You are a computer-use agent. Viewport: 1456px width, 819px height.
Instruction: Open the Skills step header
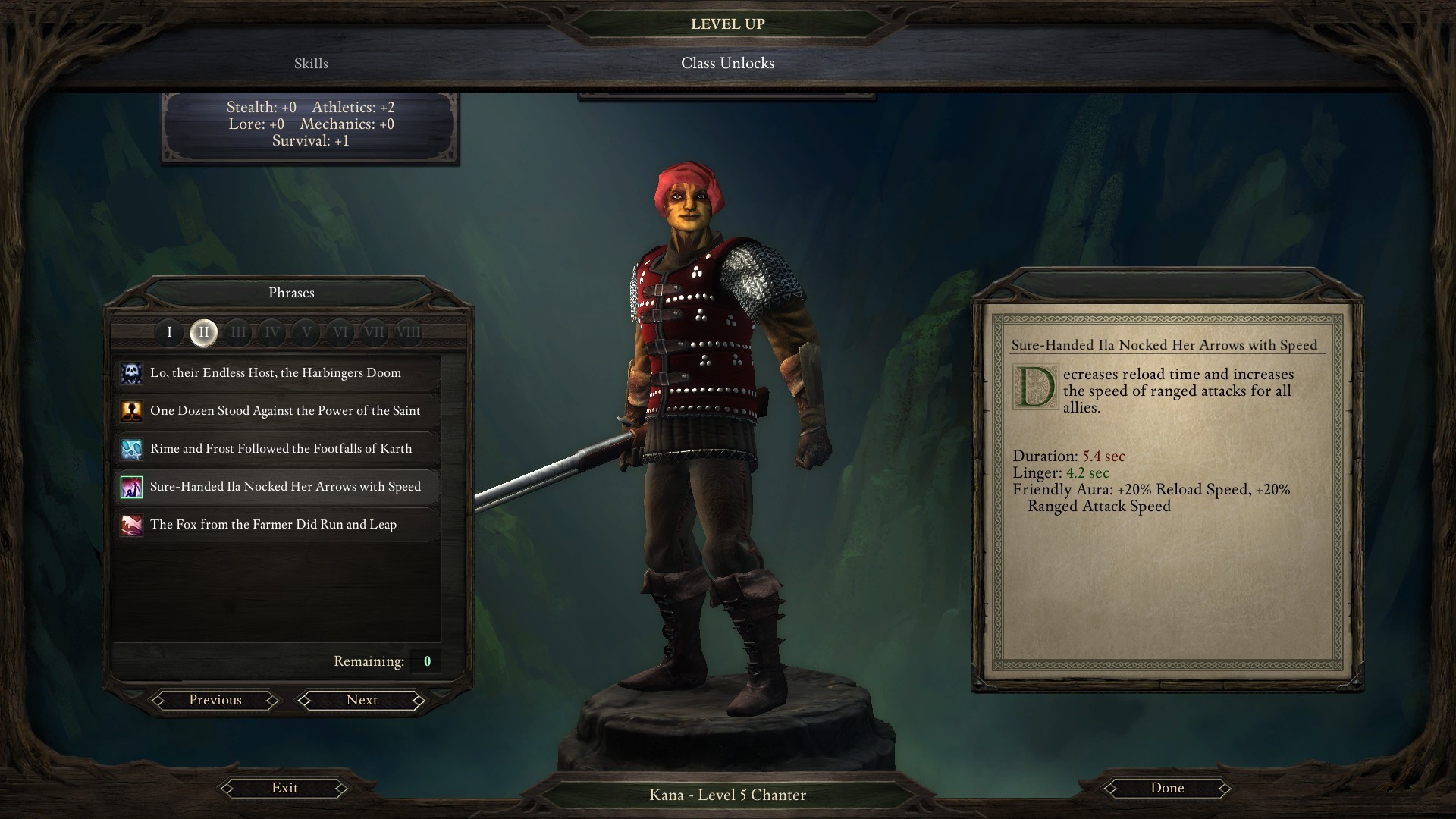point(311,64)
